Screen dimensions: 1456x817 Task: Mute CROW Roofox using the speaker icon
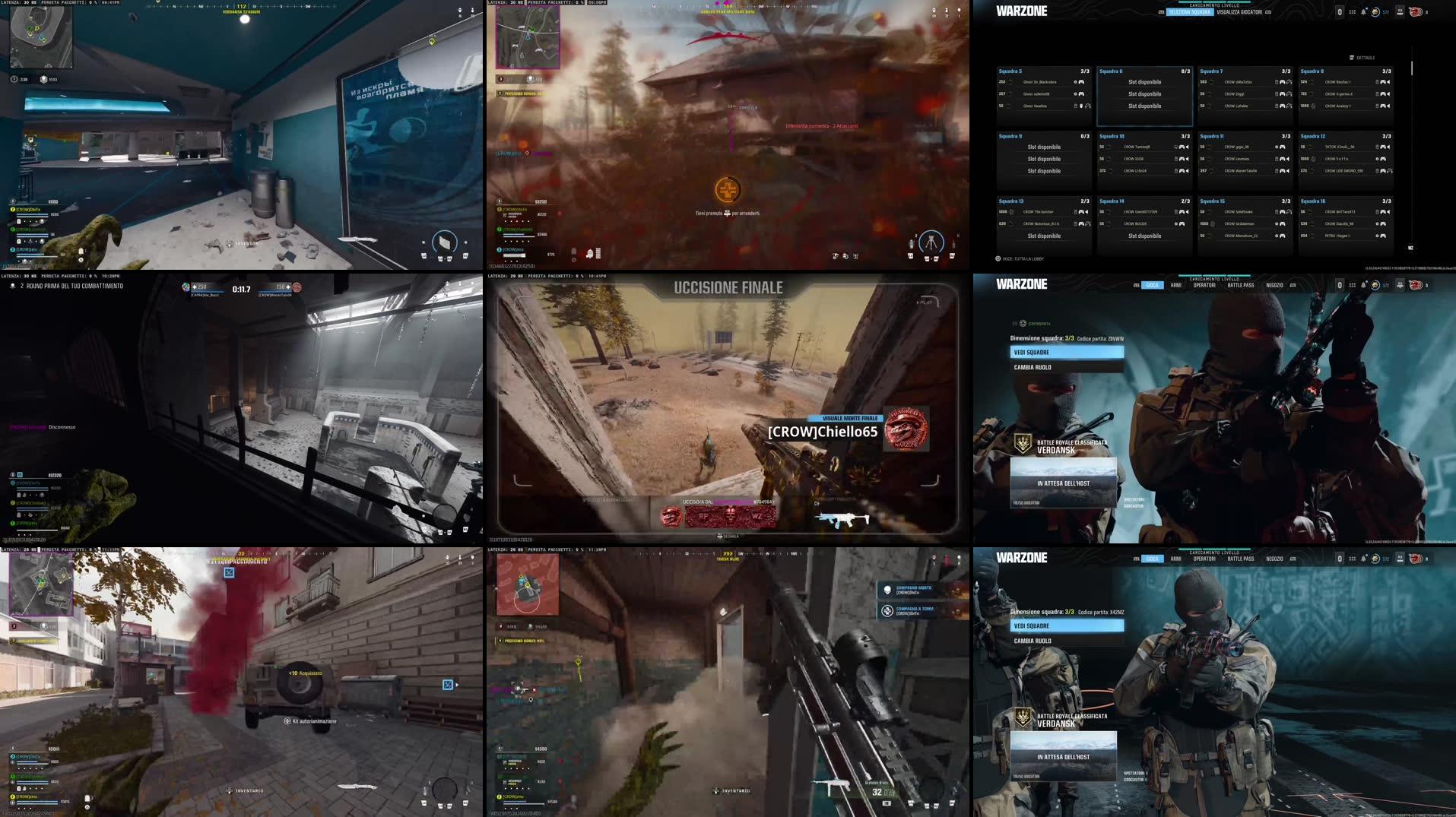tap(1390, 82)
